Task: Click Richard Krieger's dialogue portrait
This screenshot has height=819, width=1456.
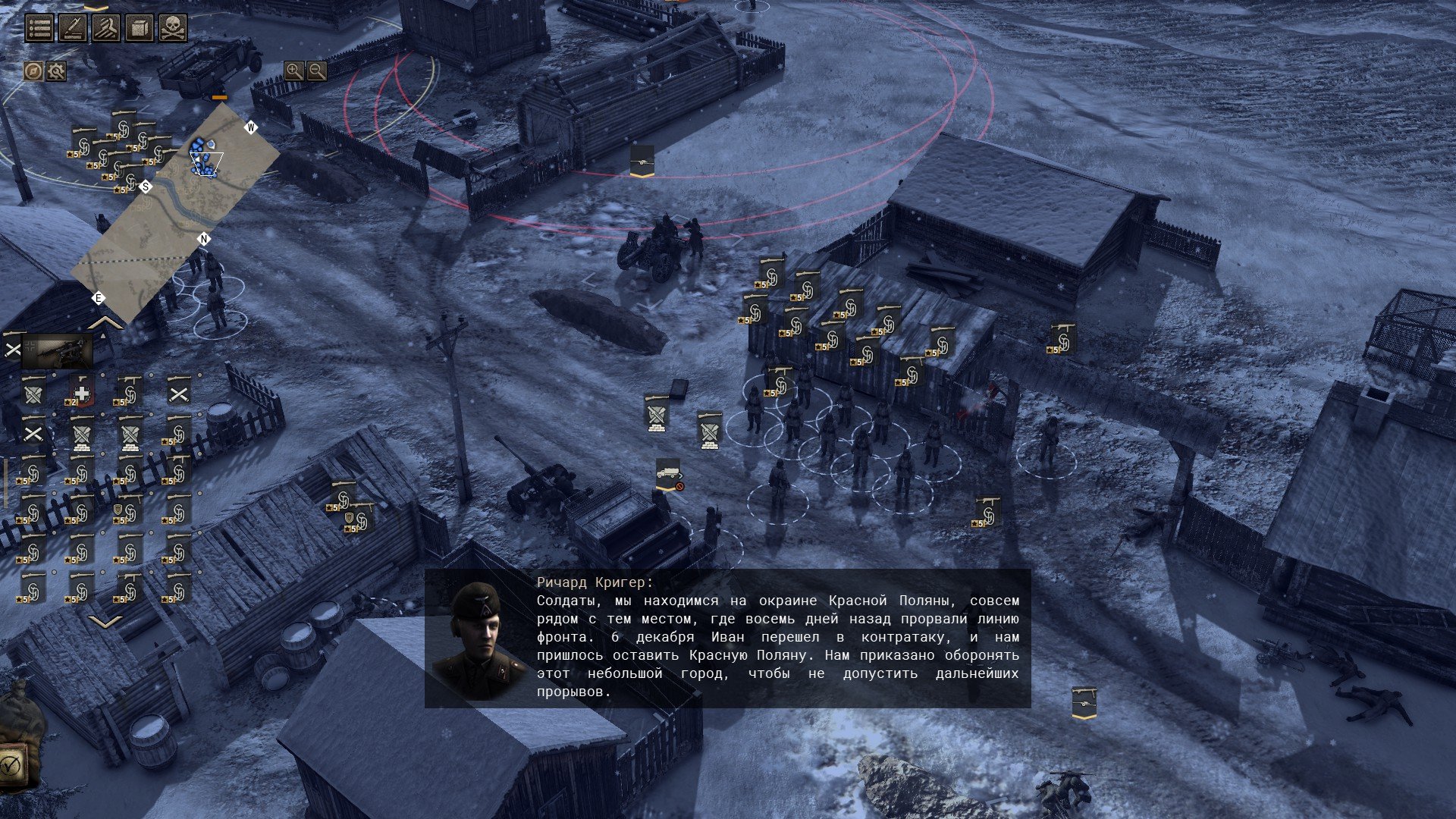Action: tap(479, 639)
